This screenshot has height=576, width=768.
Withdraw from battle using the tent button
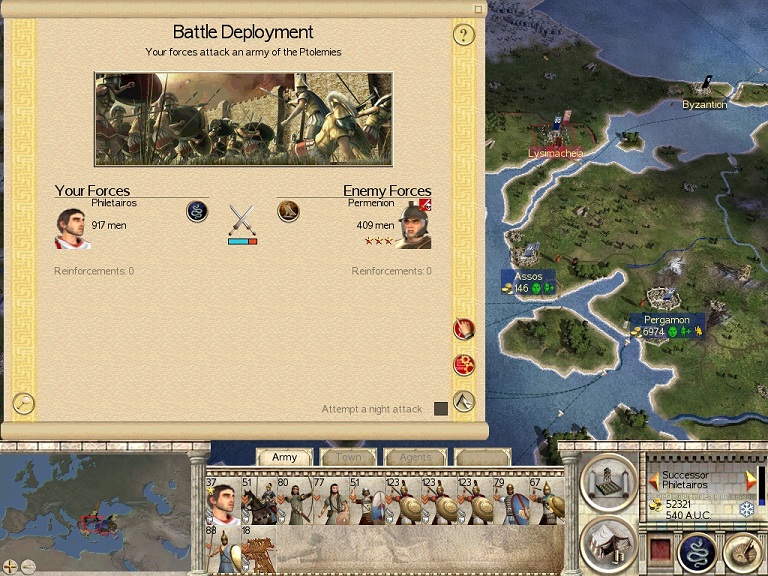point(464,401)
